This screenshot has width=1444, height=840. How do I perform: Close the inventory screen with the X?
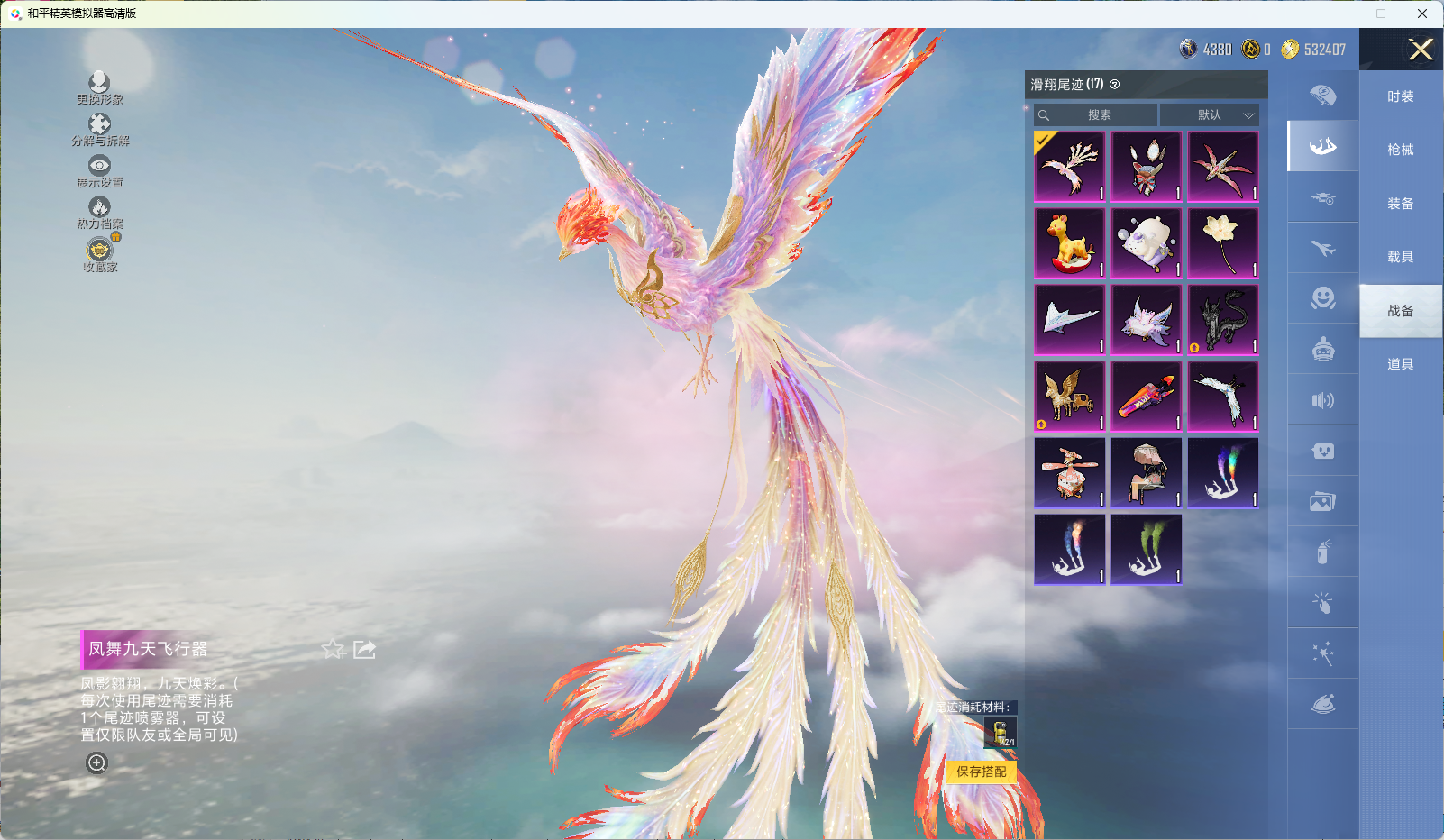click(x=1421, y=50)
